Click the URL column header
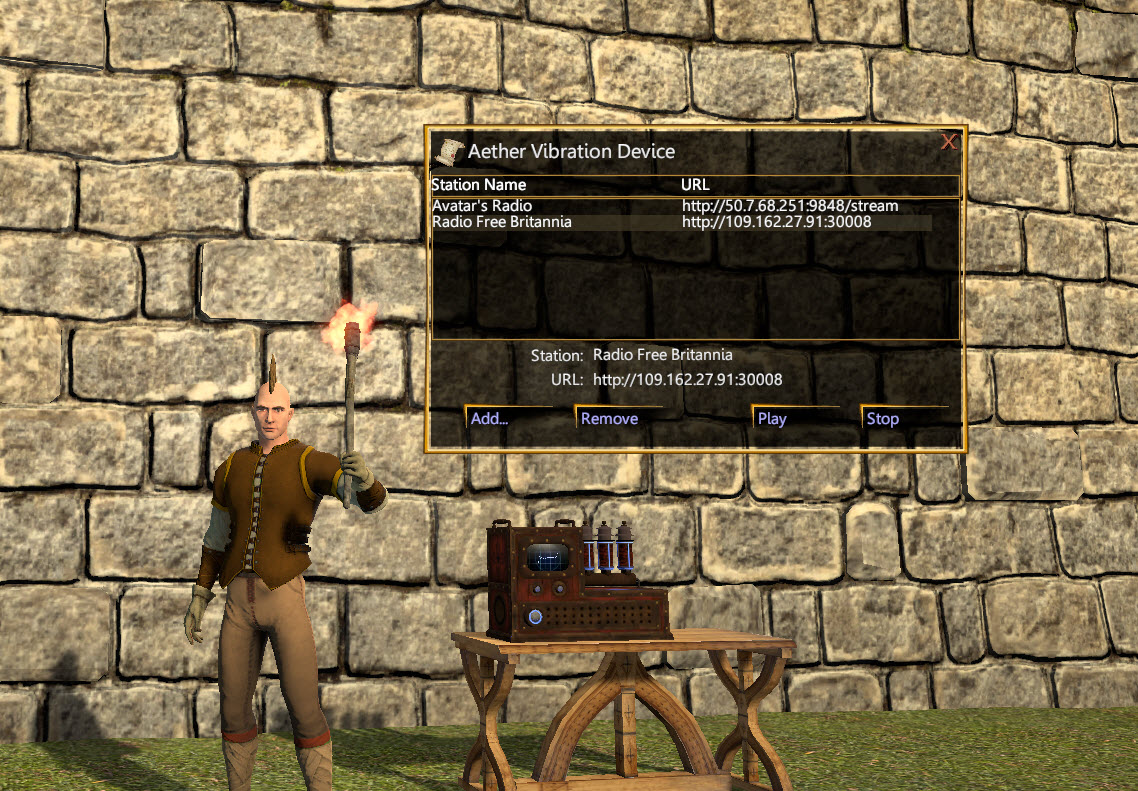The height and width of the screenshot is (791, 1138). [x=695, y=185]
